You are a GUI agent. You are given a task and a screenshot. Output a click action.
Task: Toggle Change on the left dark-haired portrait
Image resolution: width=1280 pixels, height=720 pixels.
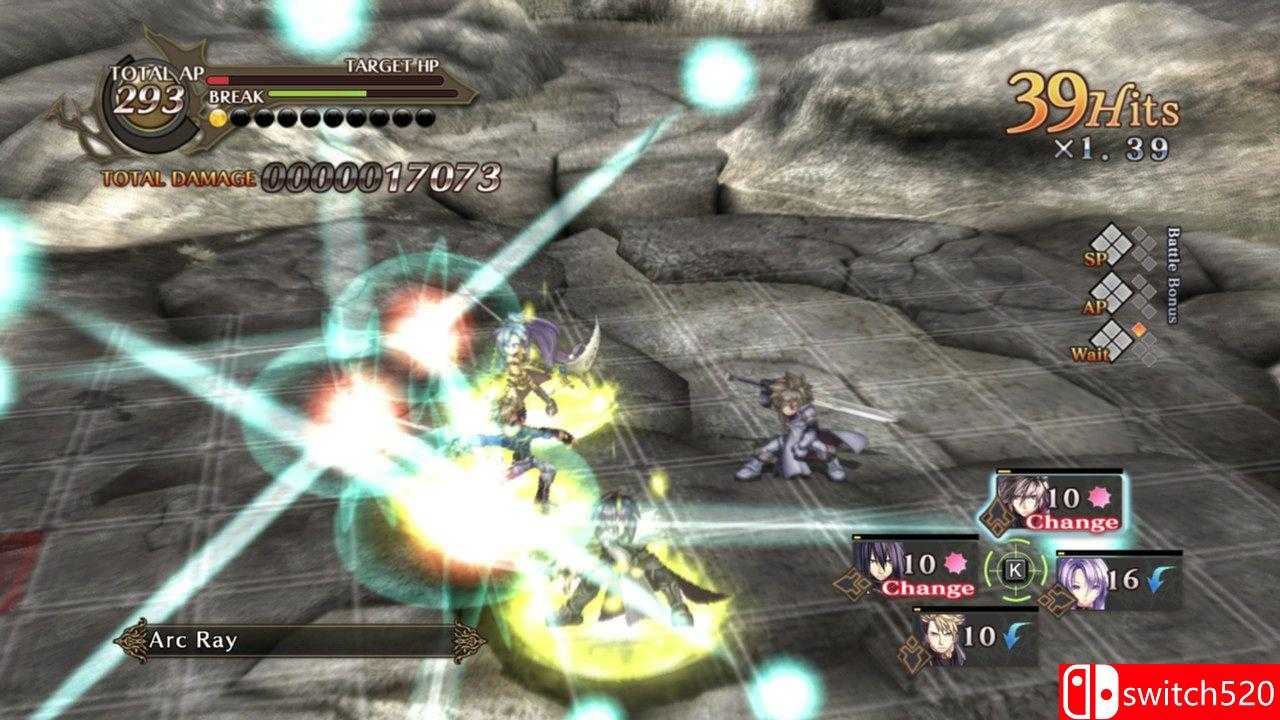click(926, 588)
